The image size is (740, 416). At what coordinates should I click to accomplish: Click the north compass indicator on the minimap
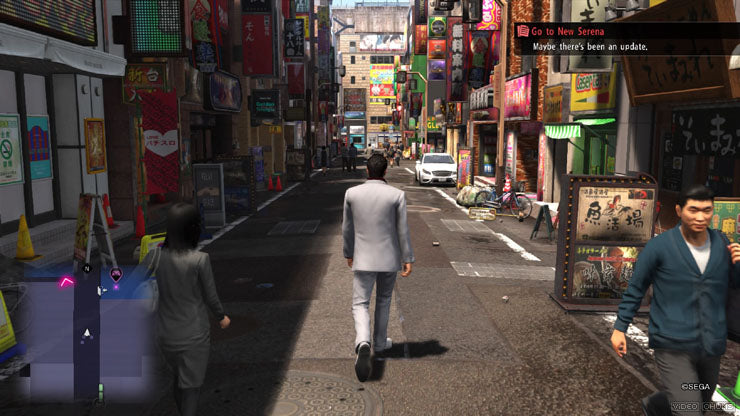click(x=87, y=268)
